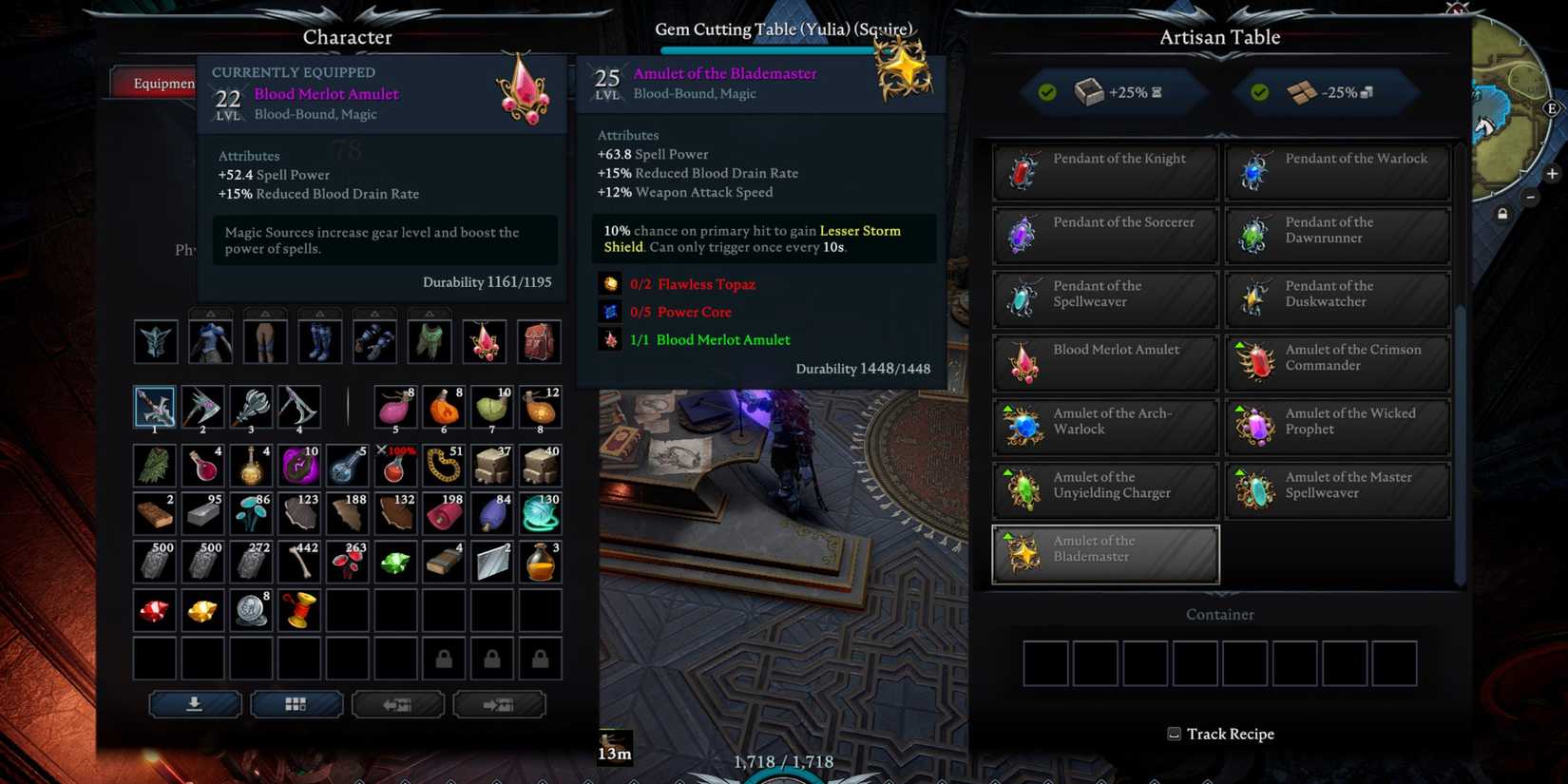This screenshot has width=1568, height=784.
Task: Expand the chevron above the bag slot
Action: [539, 311]
